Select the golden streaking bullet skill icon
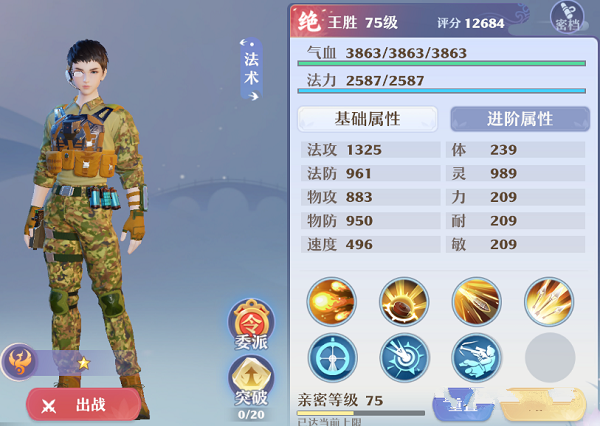 pos(477,301)
